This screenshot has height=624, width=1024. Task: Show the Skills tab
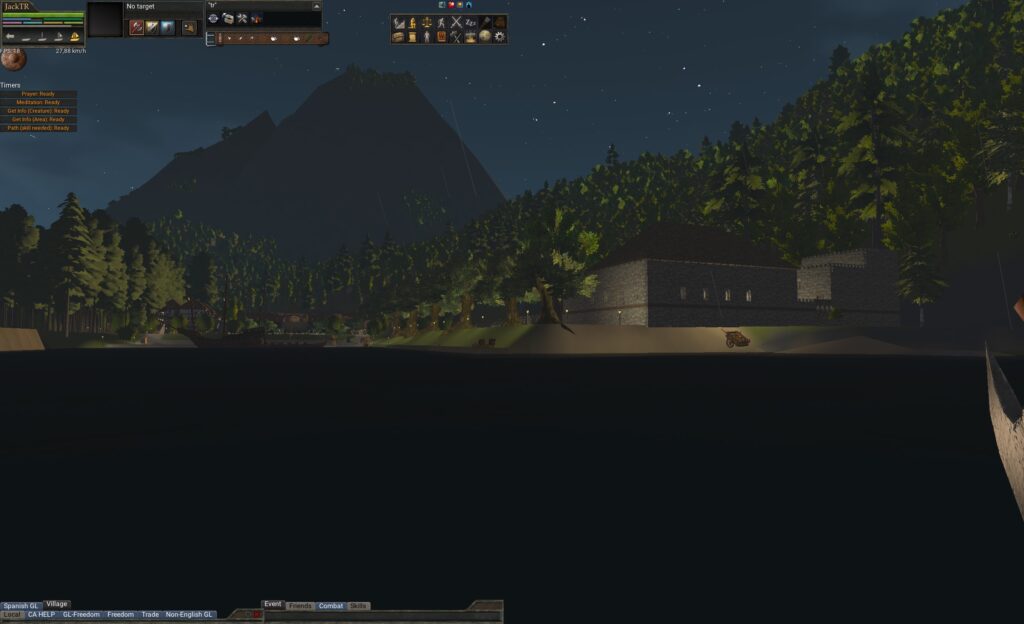tap(358, 606)
